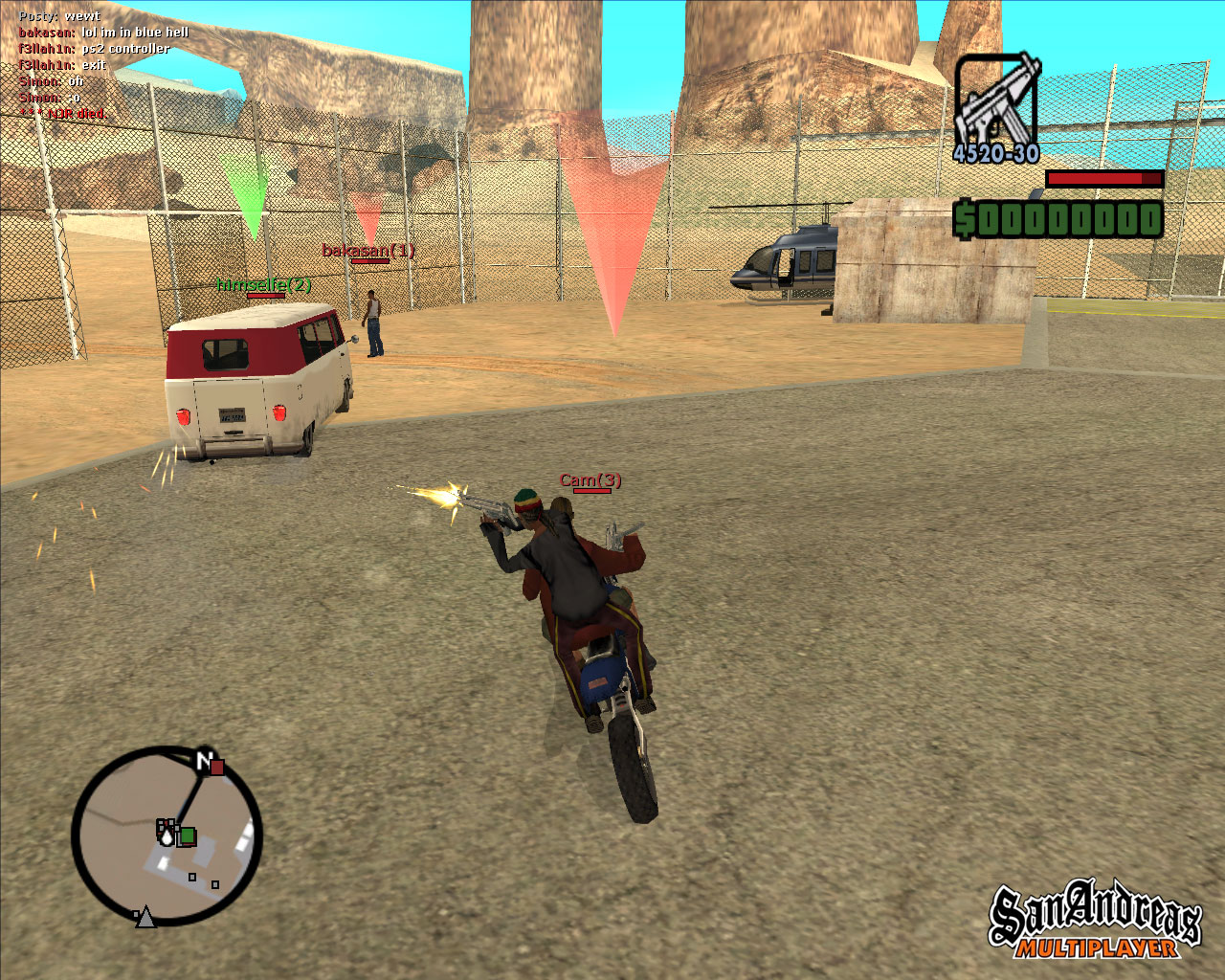
Task: Click the chat log messages
Action: (x=102, y=65)
